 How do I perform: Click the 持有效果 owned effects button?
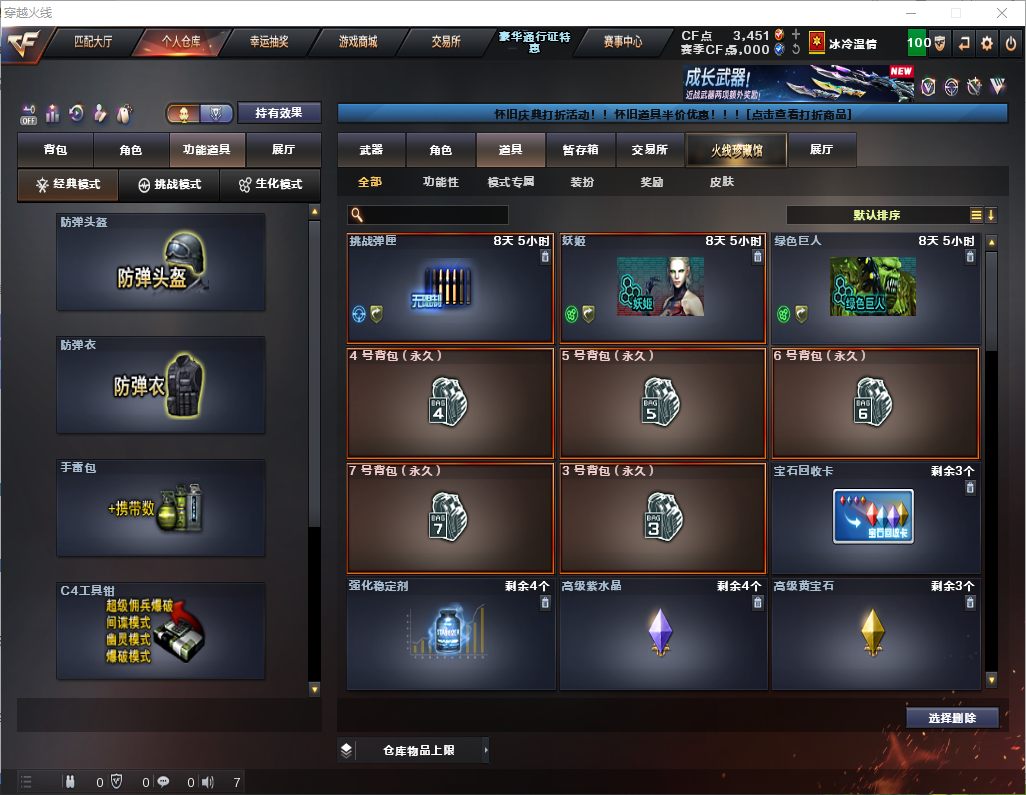279,113
